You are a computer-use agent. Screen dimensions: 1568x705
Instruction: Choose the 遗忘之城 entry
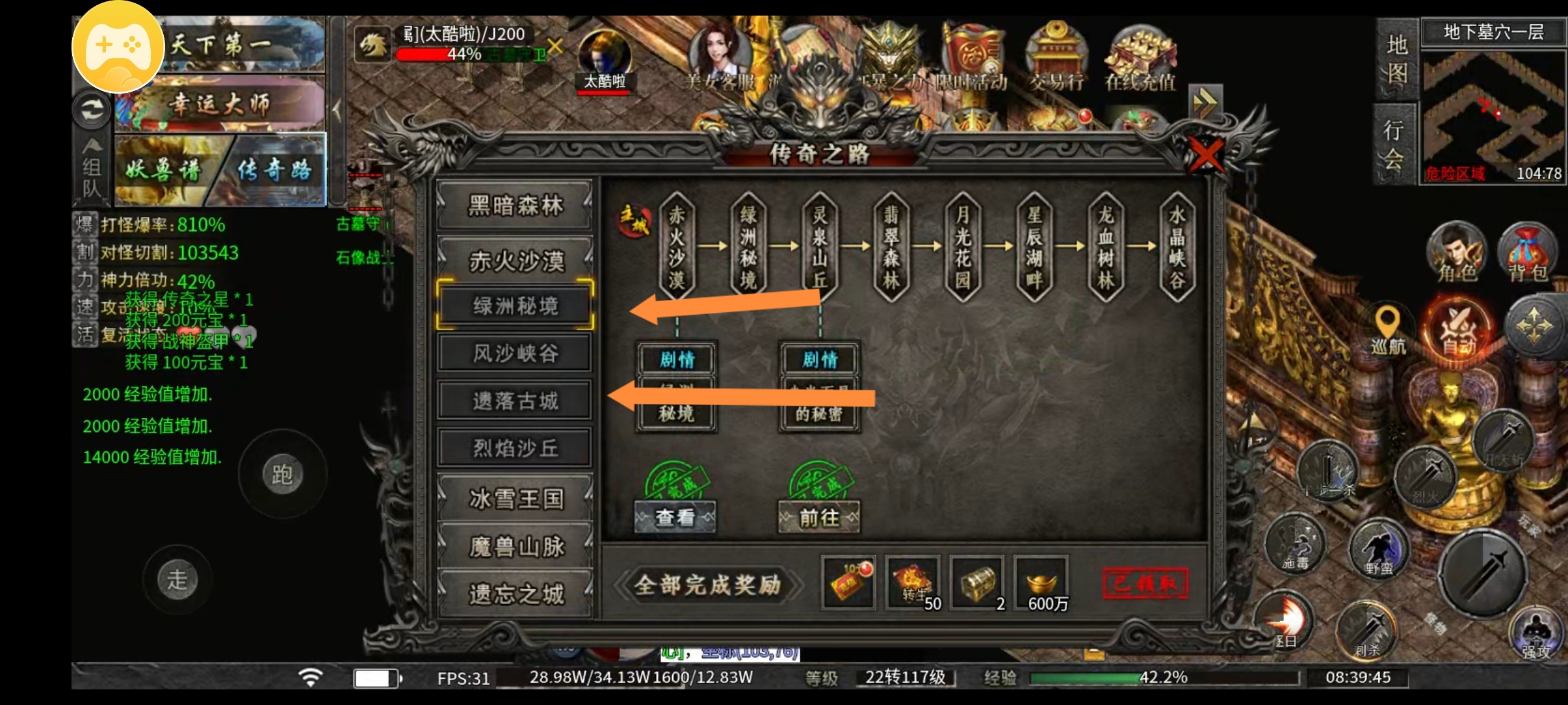515,594
